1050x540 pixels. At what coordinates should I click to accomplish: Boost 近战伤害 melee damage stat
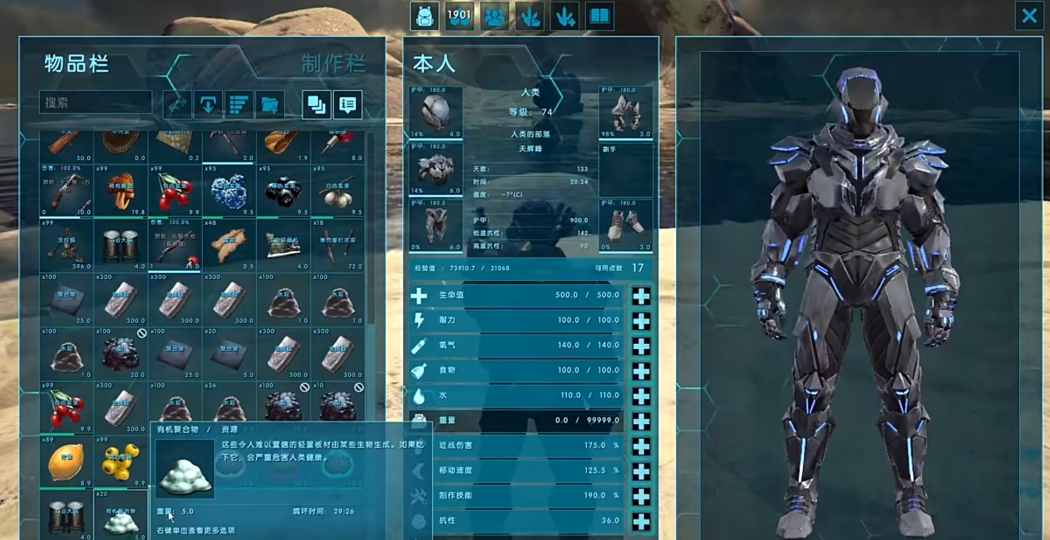[641, 446]
